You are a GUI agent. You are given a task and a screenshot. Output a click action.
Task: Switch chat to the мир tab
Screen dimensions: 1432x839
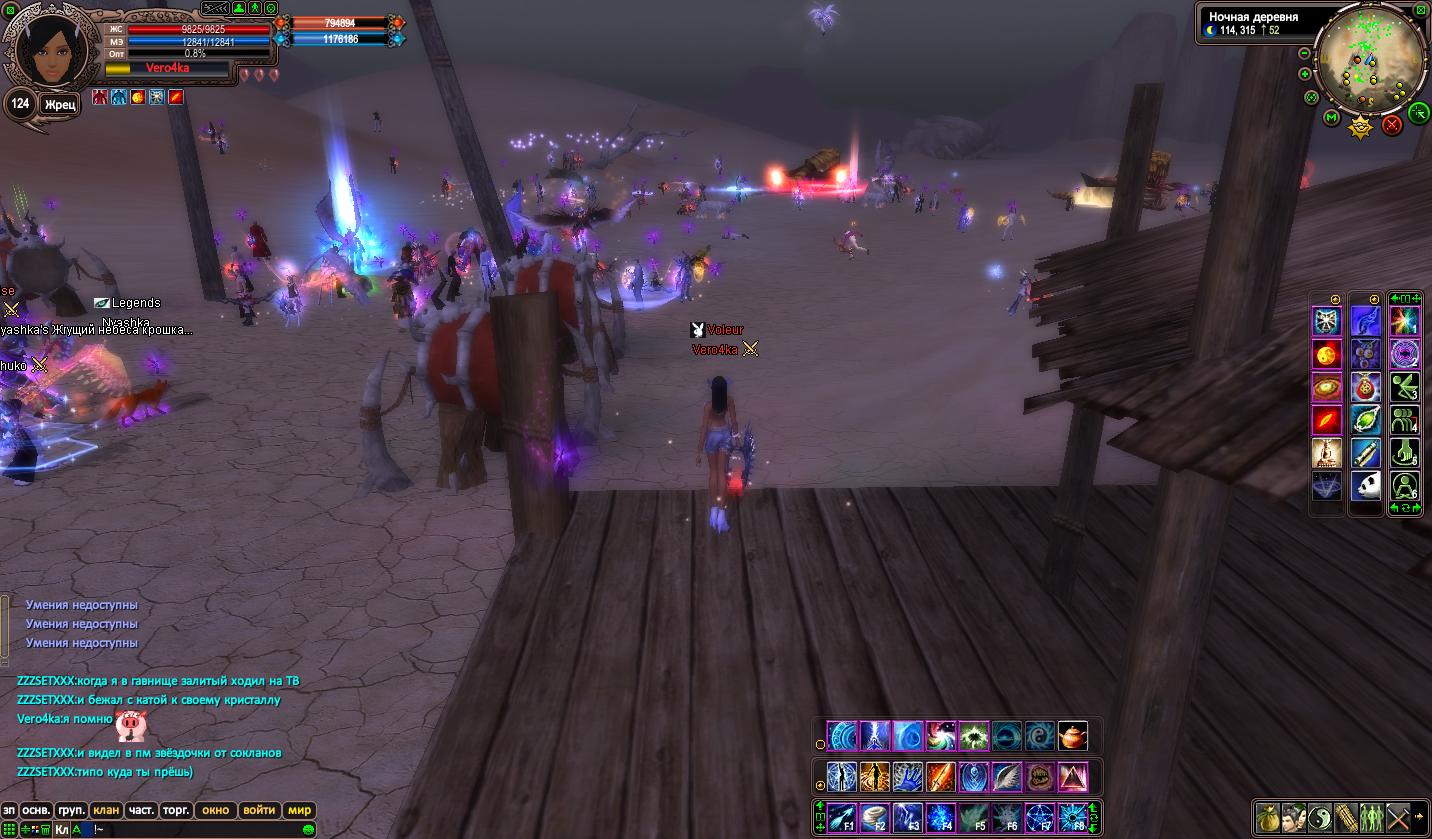click(x=299, y=810)
